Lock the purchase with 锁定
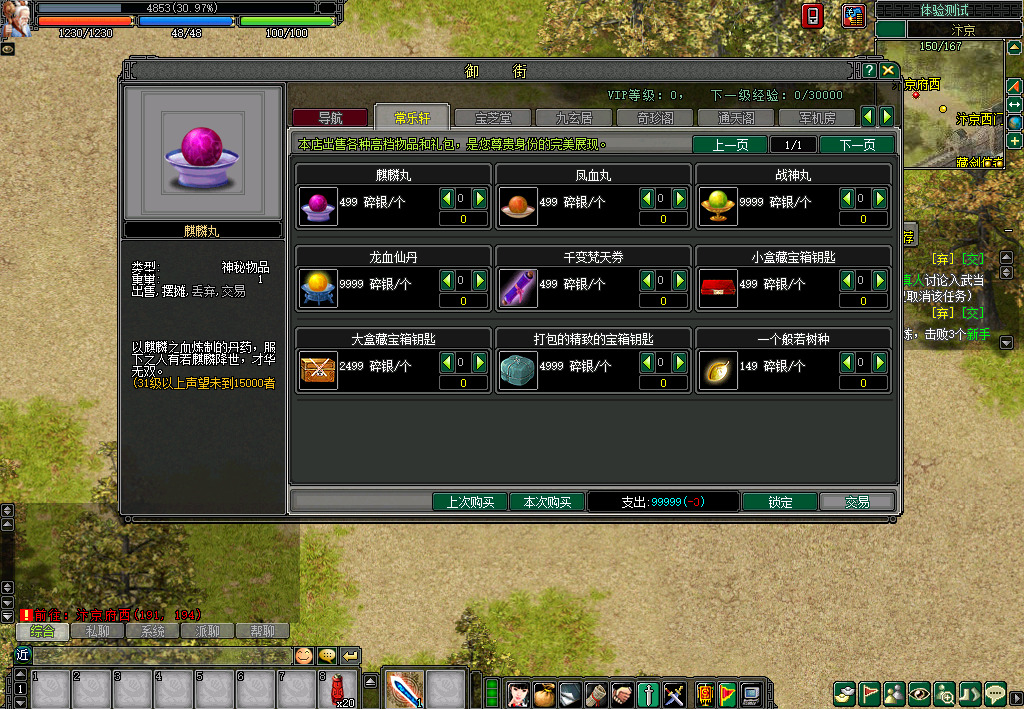1024x709 pixels. click(x=780, y=502)
